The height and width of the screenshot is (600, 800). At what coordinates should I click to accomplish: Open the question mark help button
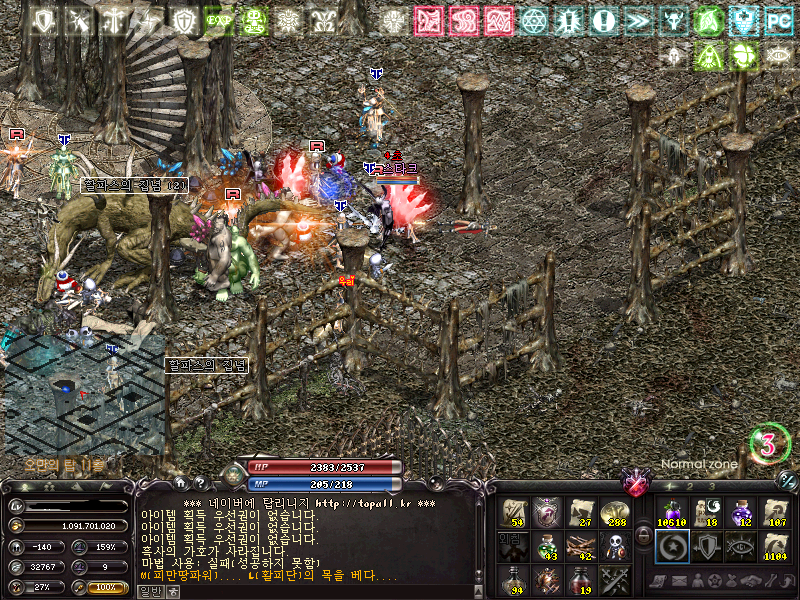(200, 482)
